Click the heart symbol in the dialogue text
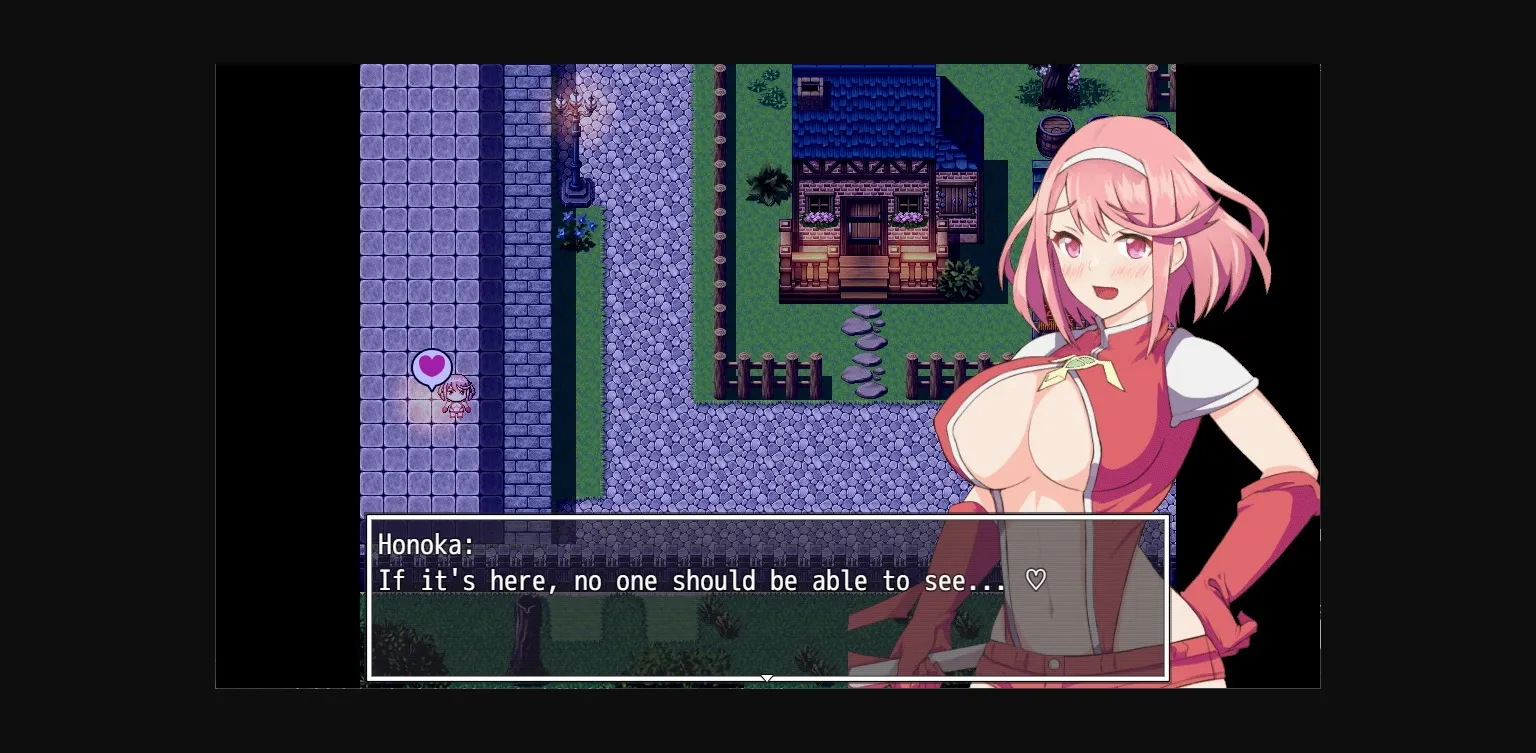The height and width of the screenshot is (753, 1536). point(1036,580)
